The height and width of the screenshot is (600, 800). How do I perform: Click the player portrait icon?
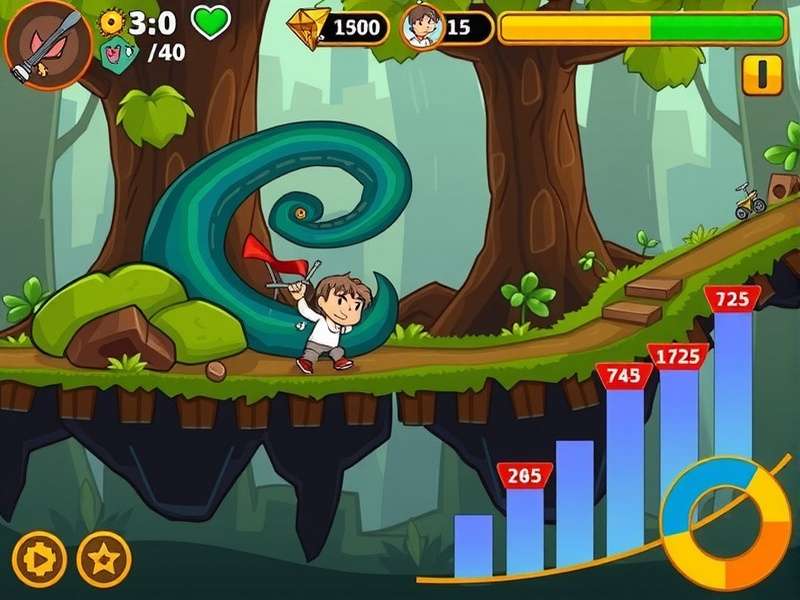pyautogui.click(x=421, y=26)
